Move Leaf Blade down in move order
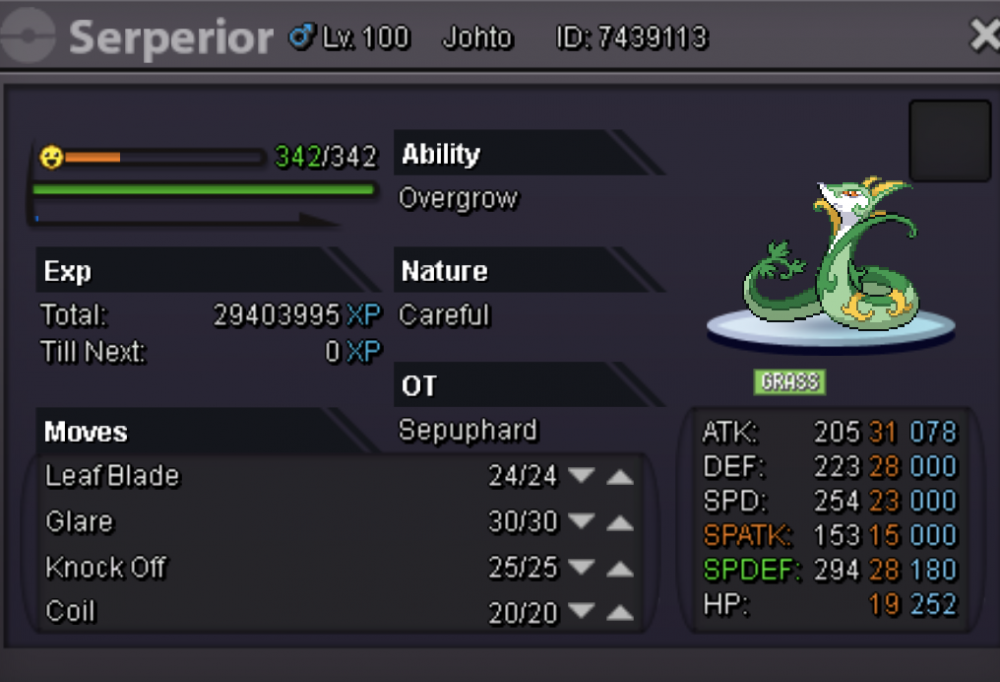 tap(581, 477)
